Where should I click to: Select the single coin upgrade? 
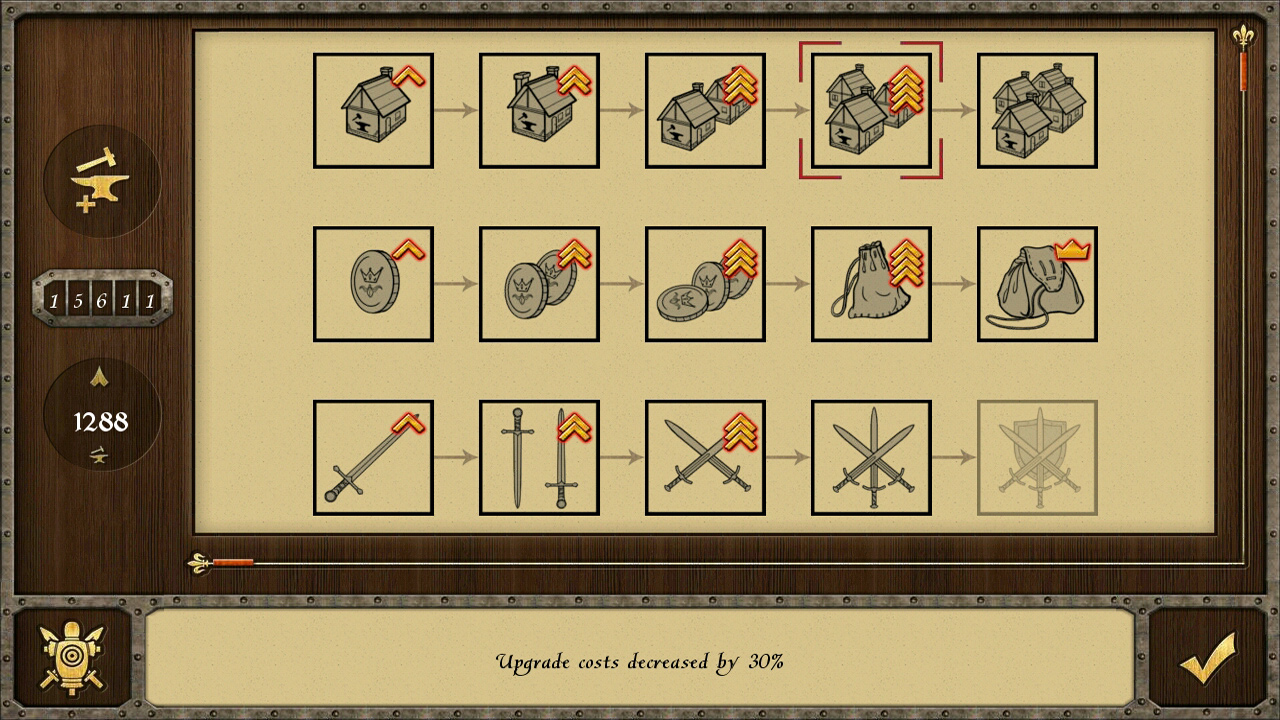pos(372,283)
